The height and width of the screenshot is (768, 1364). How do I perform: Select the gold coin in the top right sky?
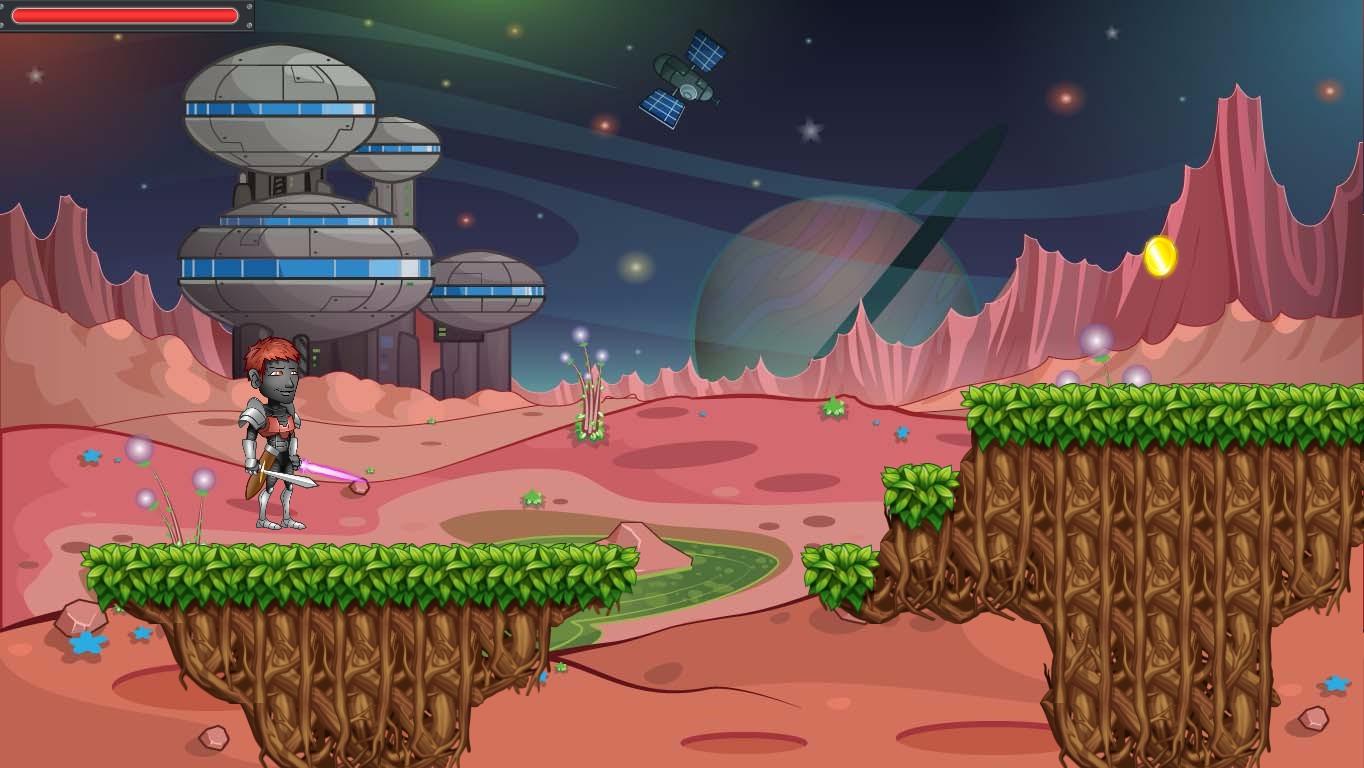point(1158,255)
